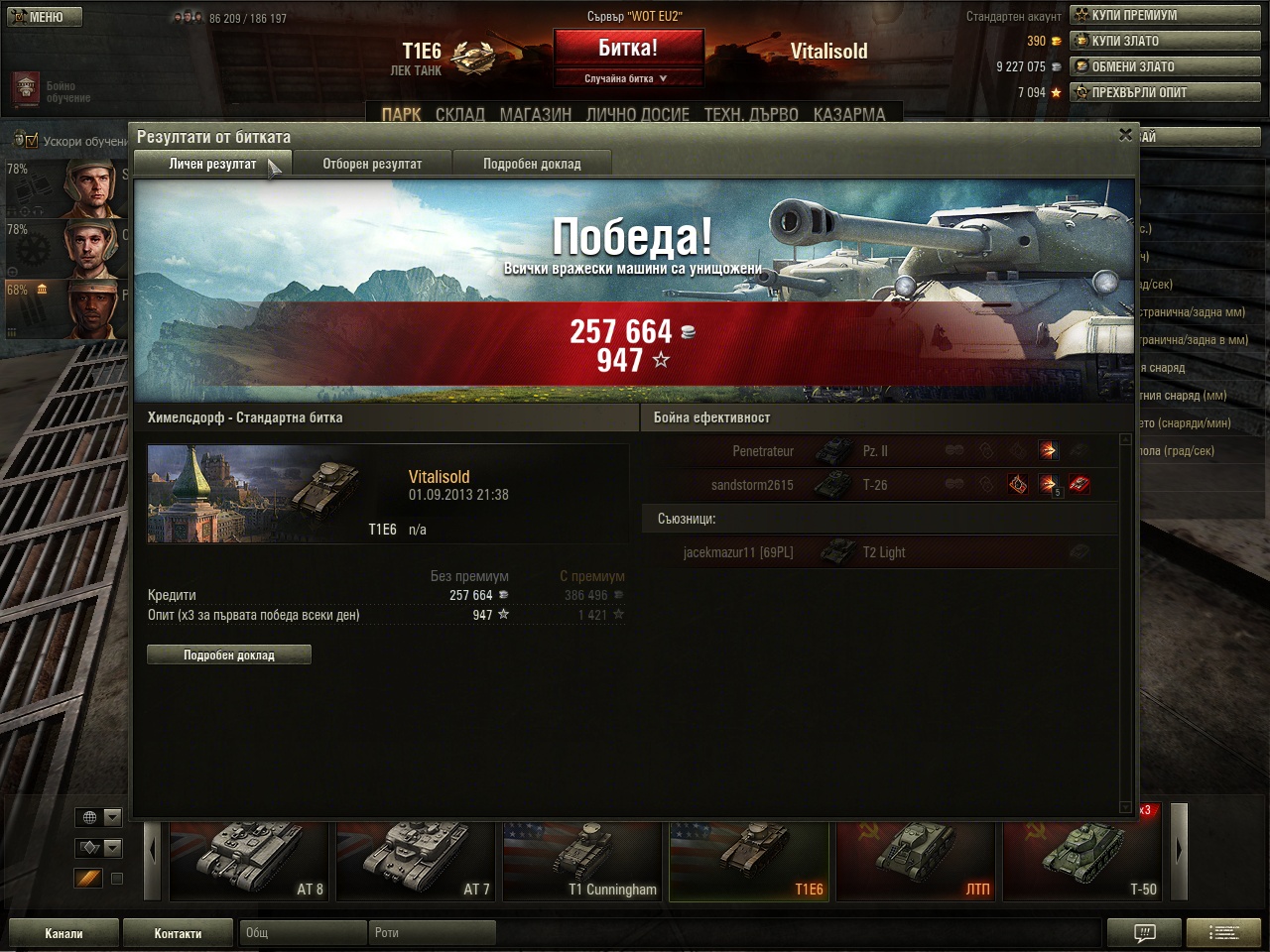Click КУПИ ПРЕМИУМ button
Image resolution: width=1270 pixels, height=952 pixels.
coord(1164,15)
